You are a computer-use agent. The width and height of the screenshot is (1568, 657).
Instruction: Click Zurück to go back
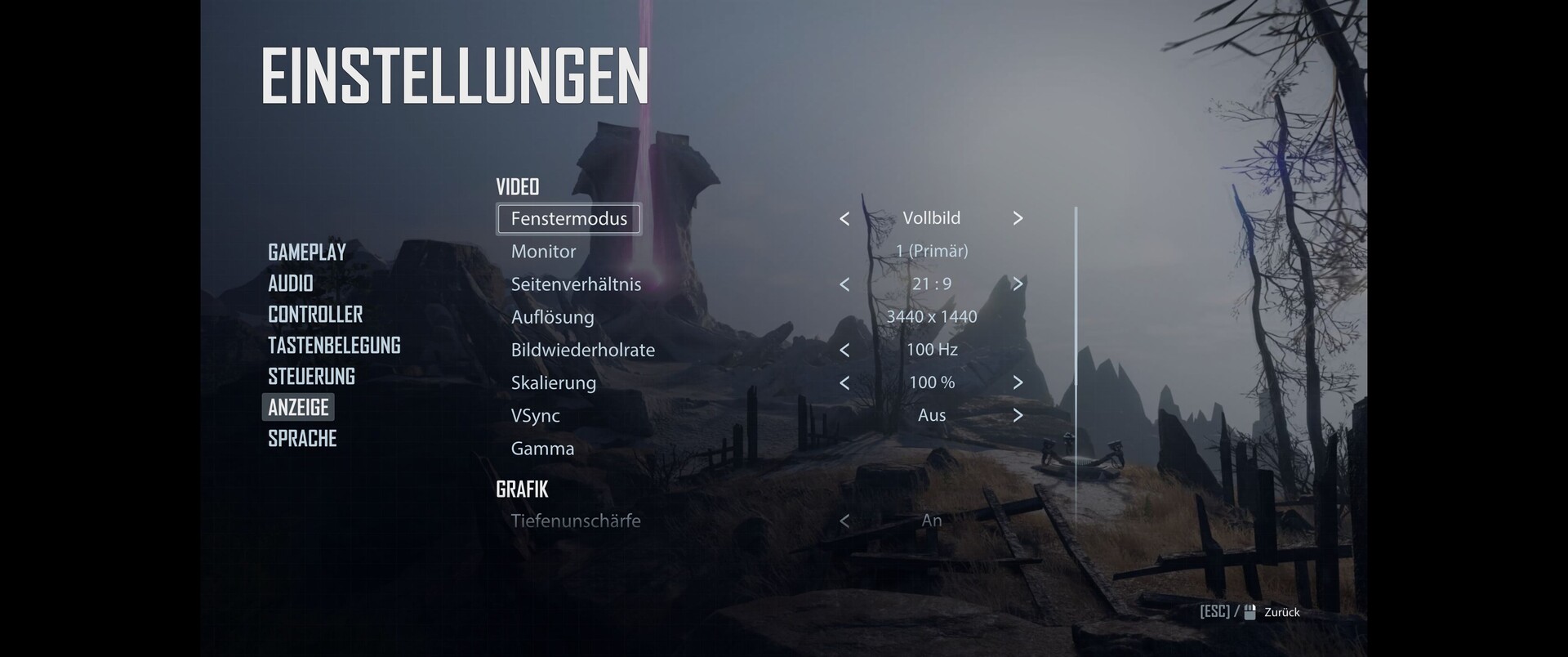point(1281,612)
